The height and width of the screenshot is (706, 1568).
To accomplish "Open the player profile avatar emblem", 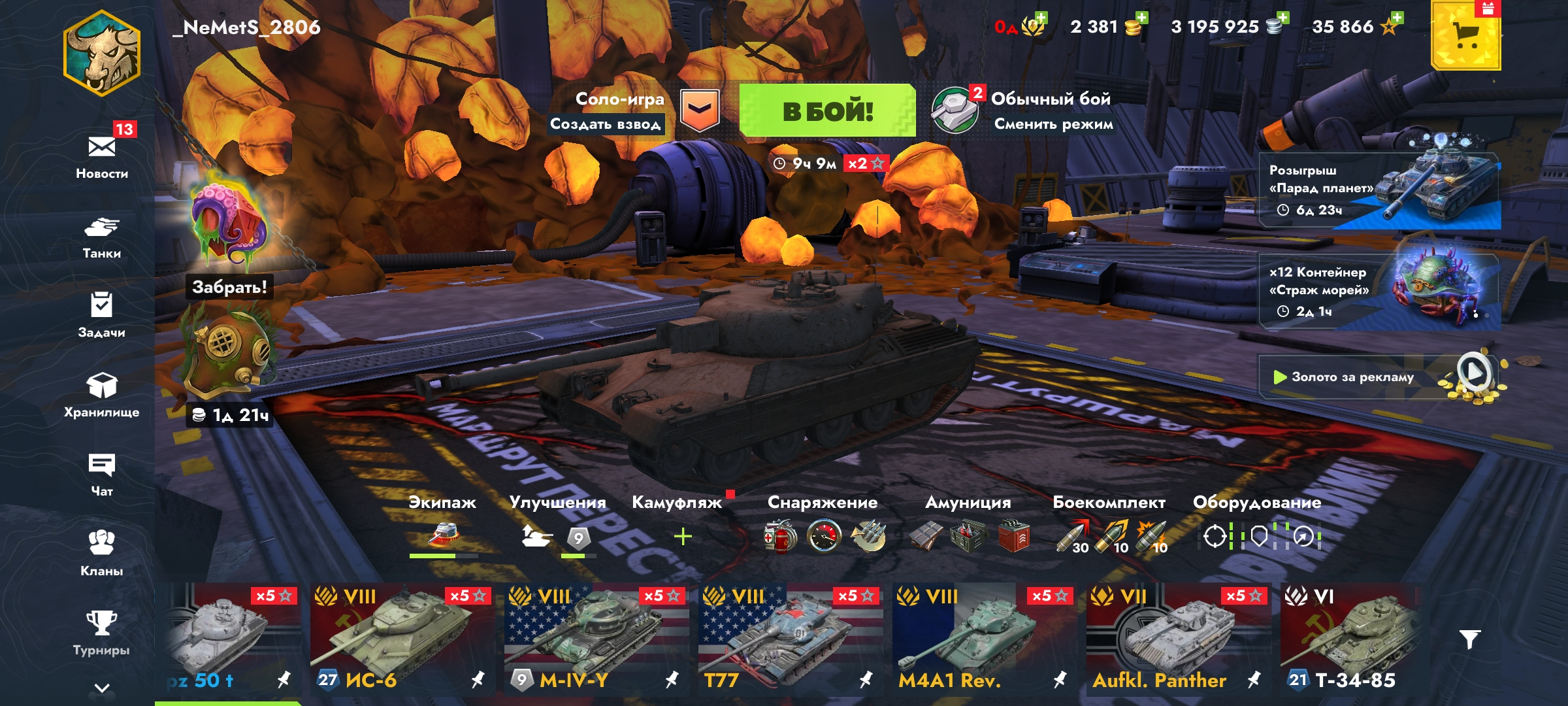I will click(102, 54).
